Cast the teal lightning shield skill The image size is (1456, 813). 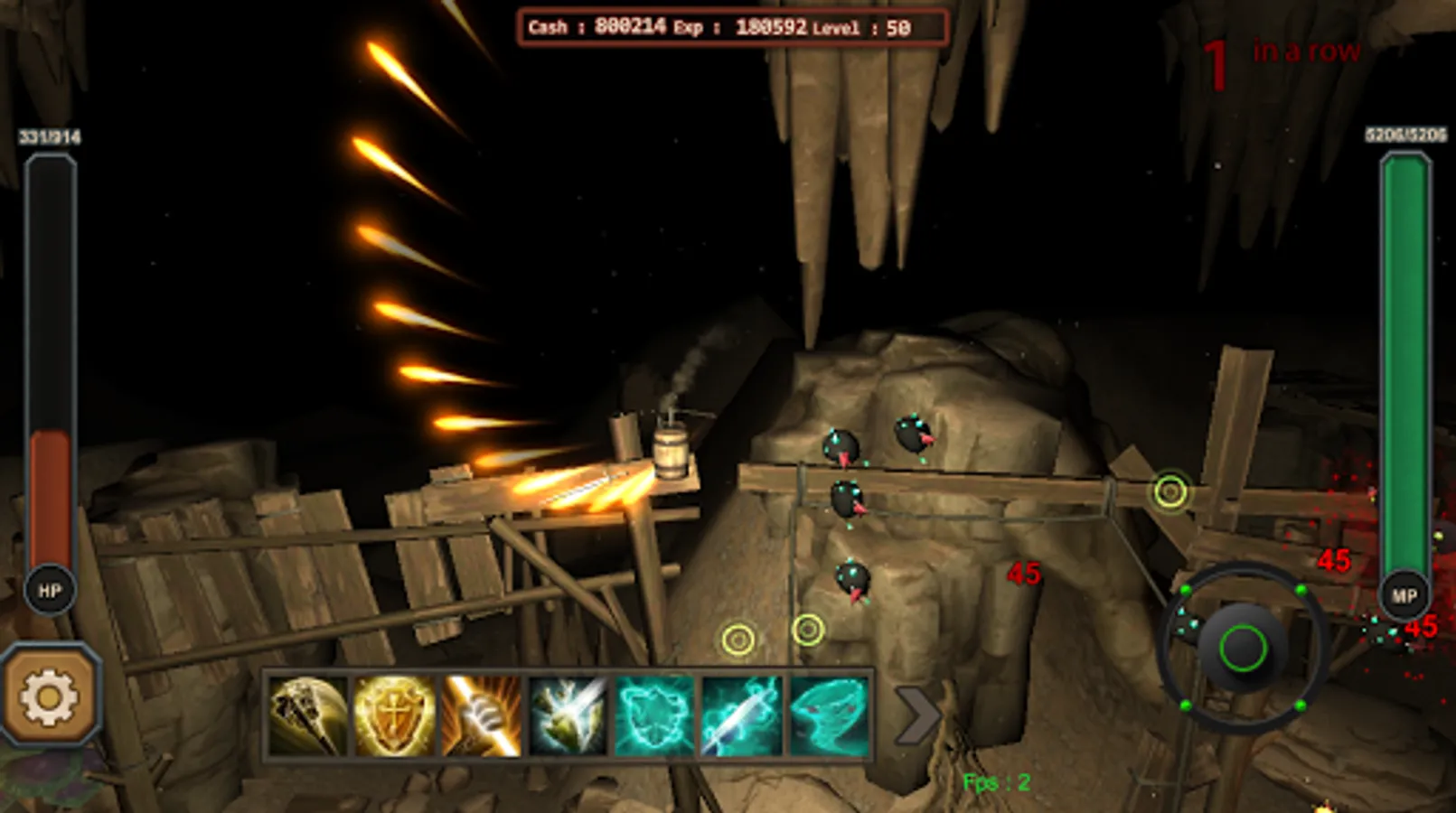pos(655,716)
